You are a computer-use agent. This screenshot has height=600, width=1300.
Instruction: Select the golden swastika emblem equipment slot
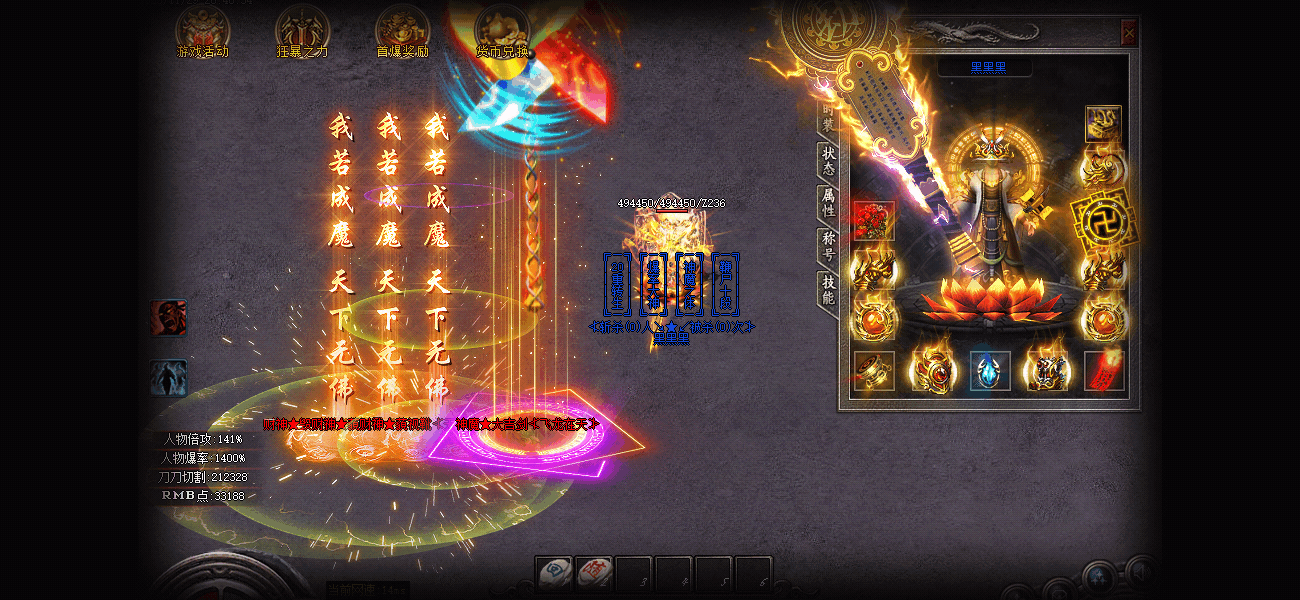tap(1102, 219)
